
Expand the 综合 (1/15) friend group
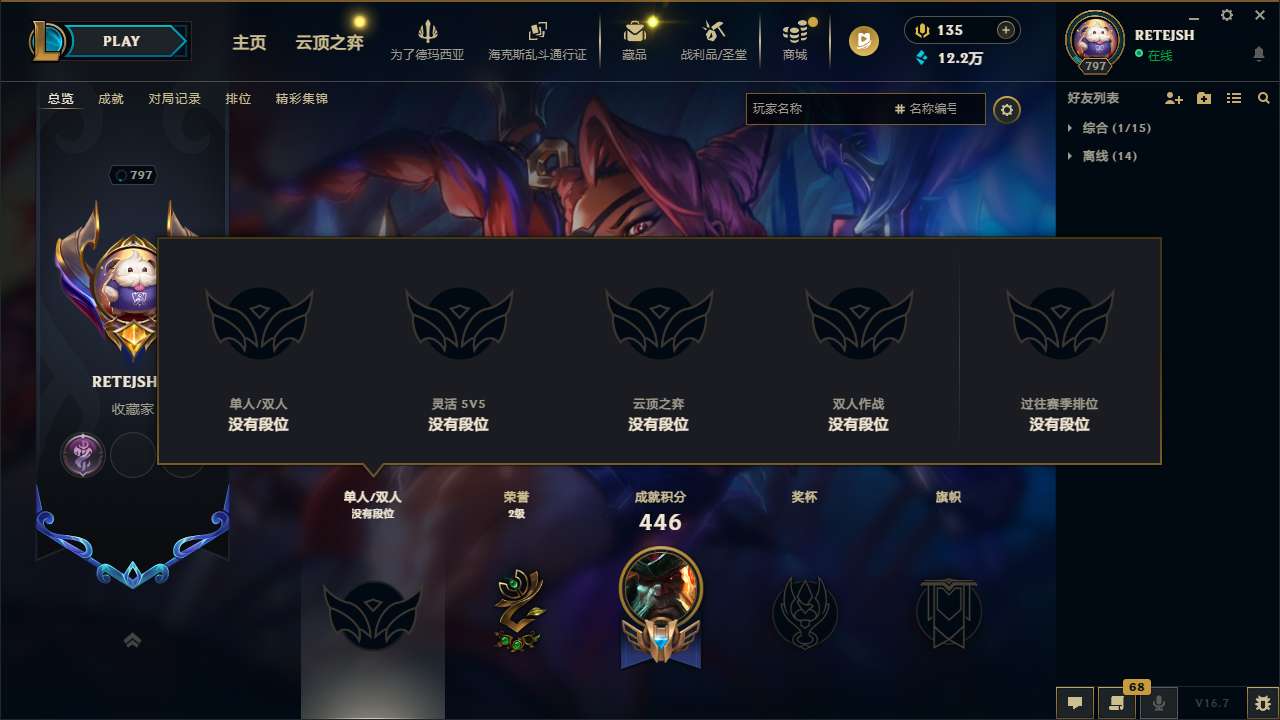1114,128
